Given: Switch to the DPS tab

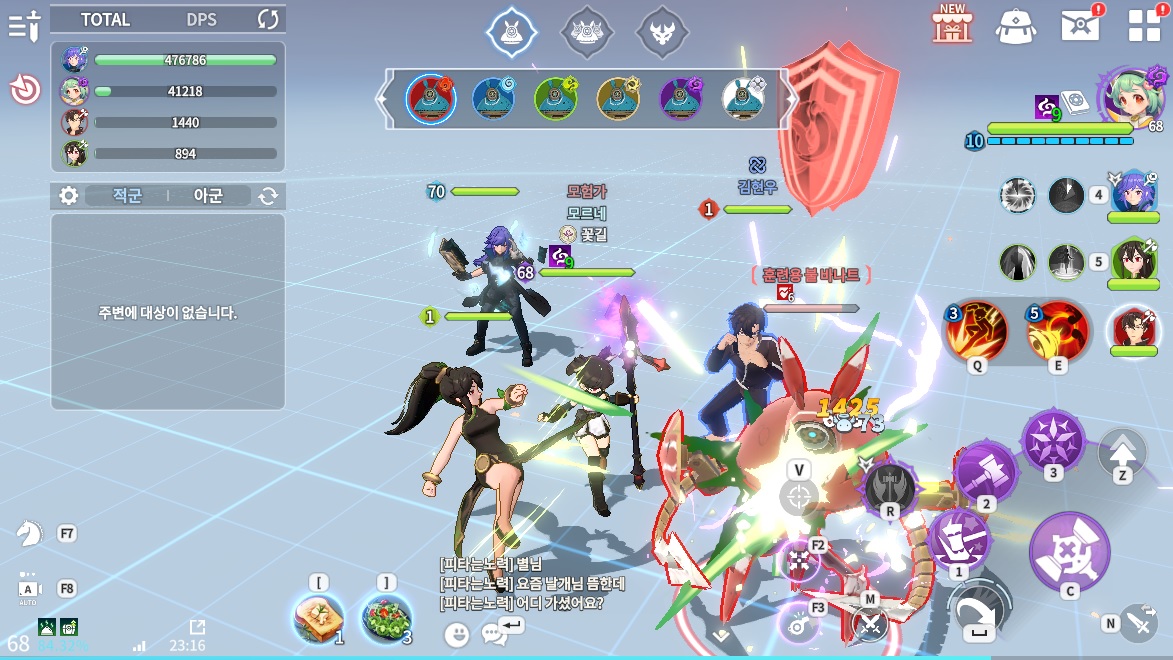Looking at the screenshot, I should [x=201, y=19].
